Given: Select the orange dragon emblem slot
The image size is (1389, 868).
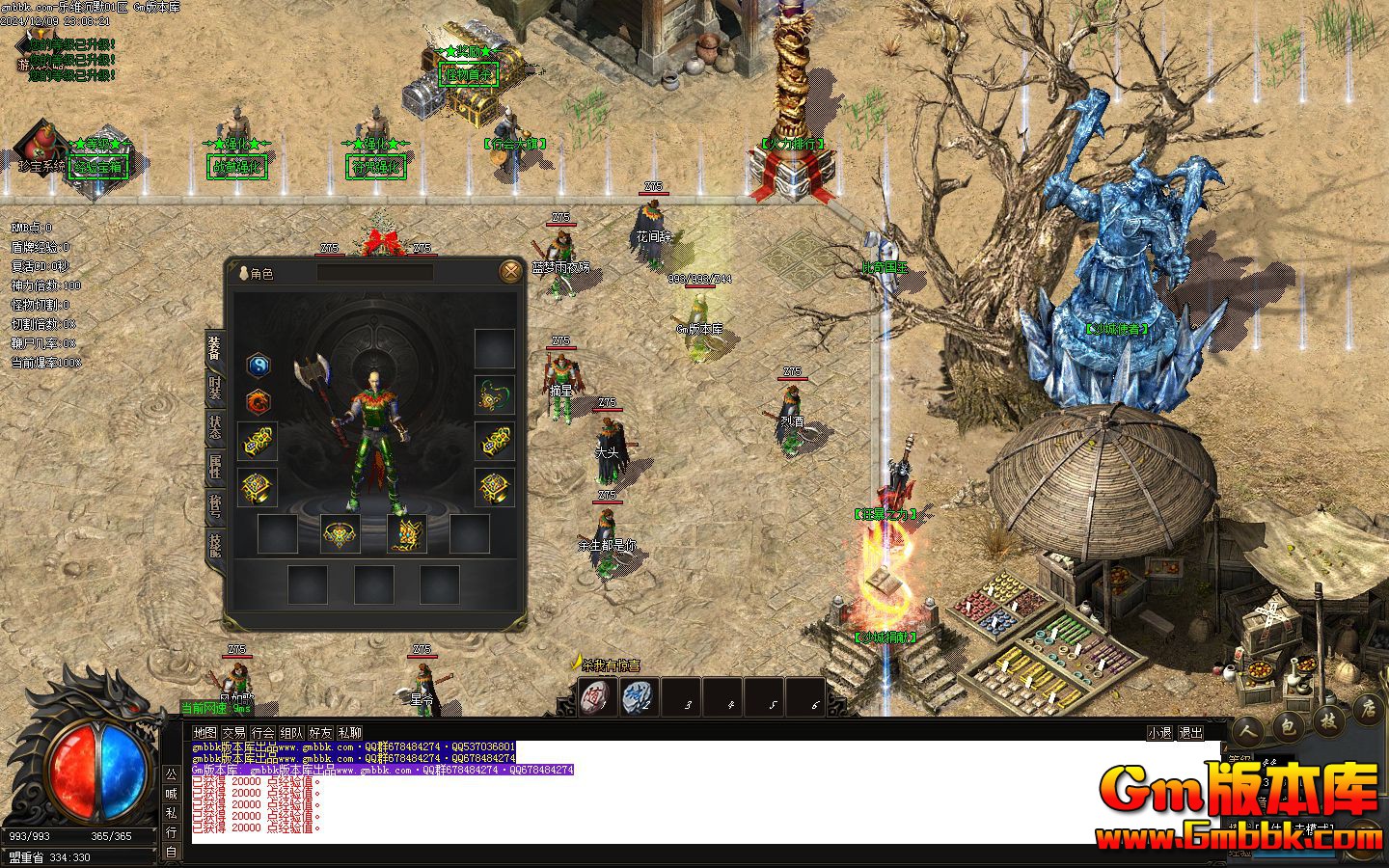Looking at the screenshot, I should point(258,400).
